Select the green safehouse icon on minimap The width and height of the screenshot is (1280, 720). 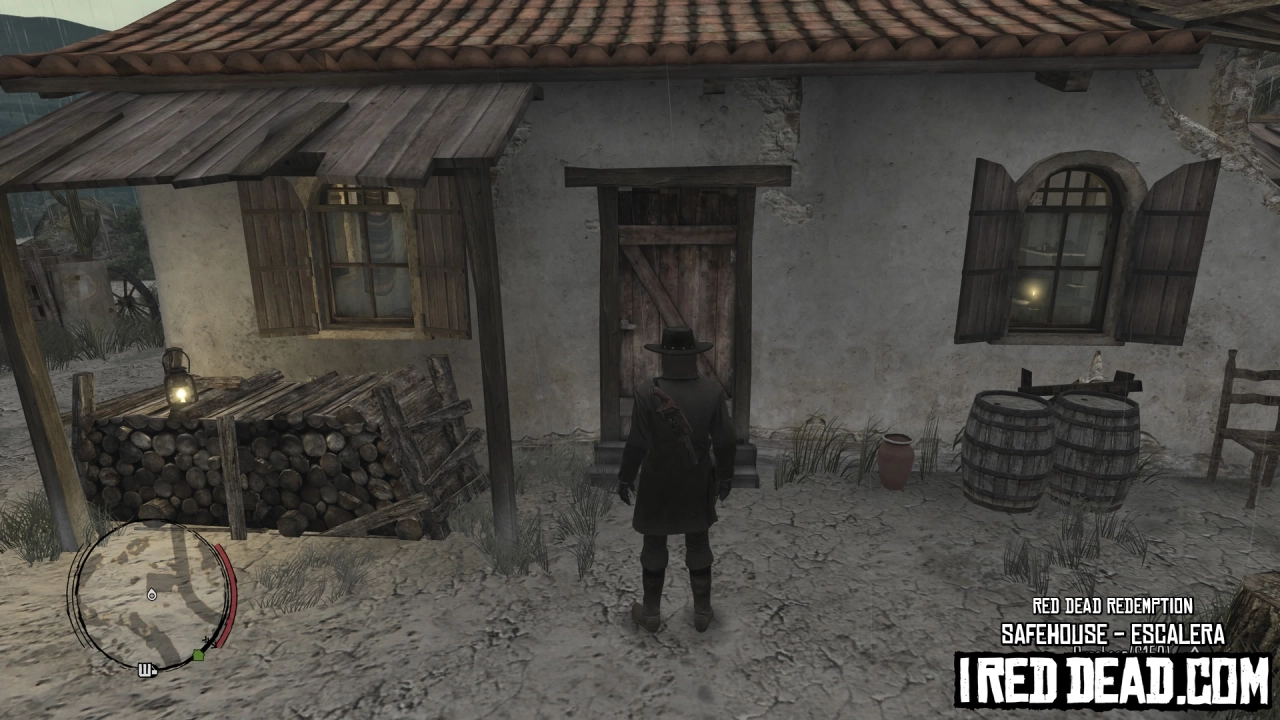(x=198, y=654)
